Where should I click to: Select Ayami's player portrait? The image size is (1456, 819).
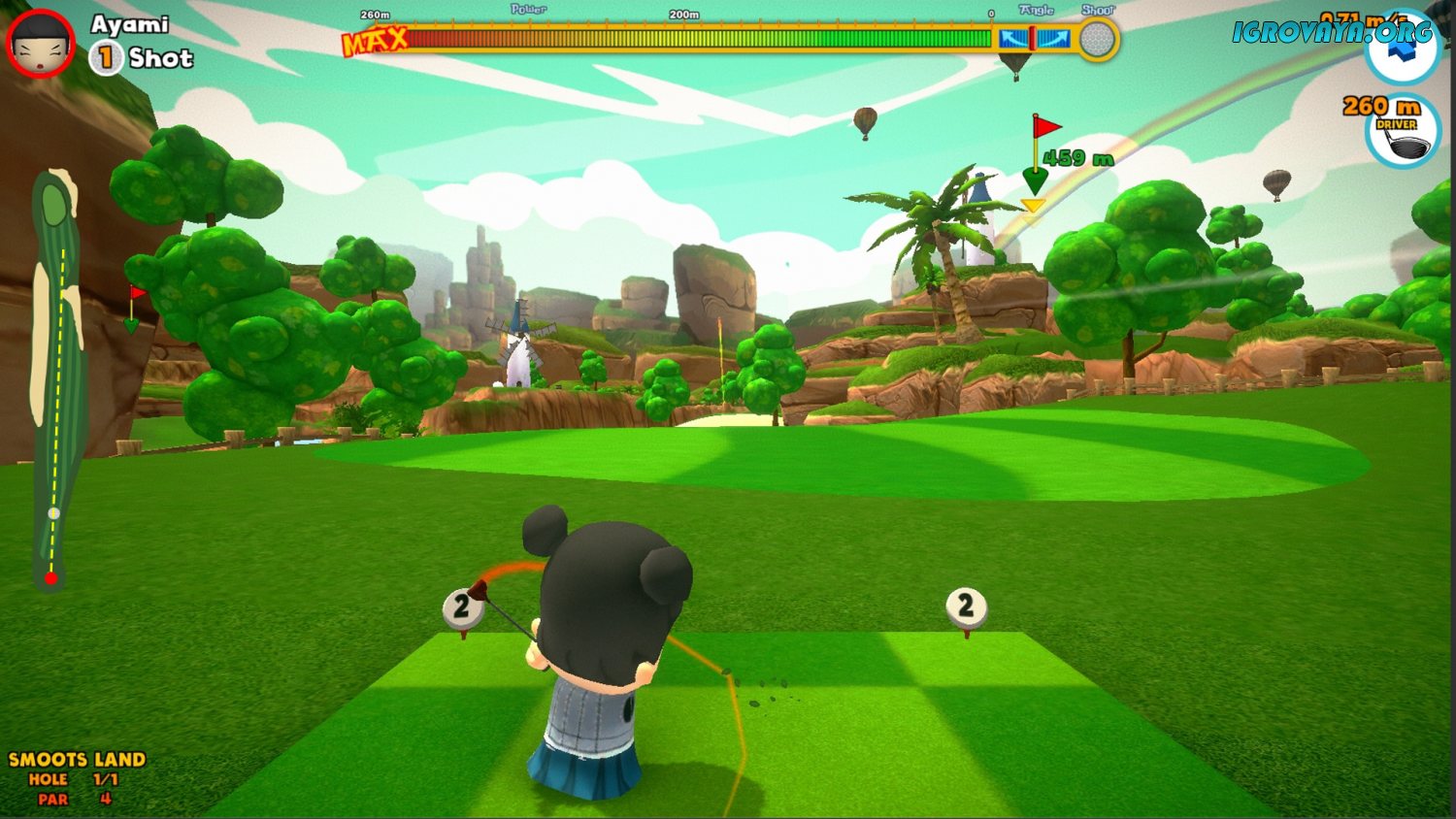click(41, 43)
